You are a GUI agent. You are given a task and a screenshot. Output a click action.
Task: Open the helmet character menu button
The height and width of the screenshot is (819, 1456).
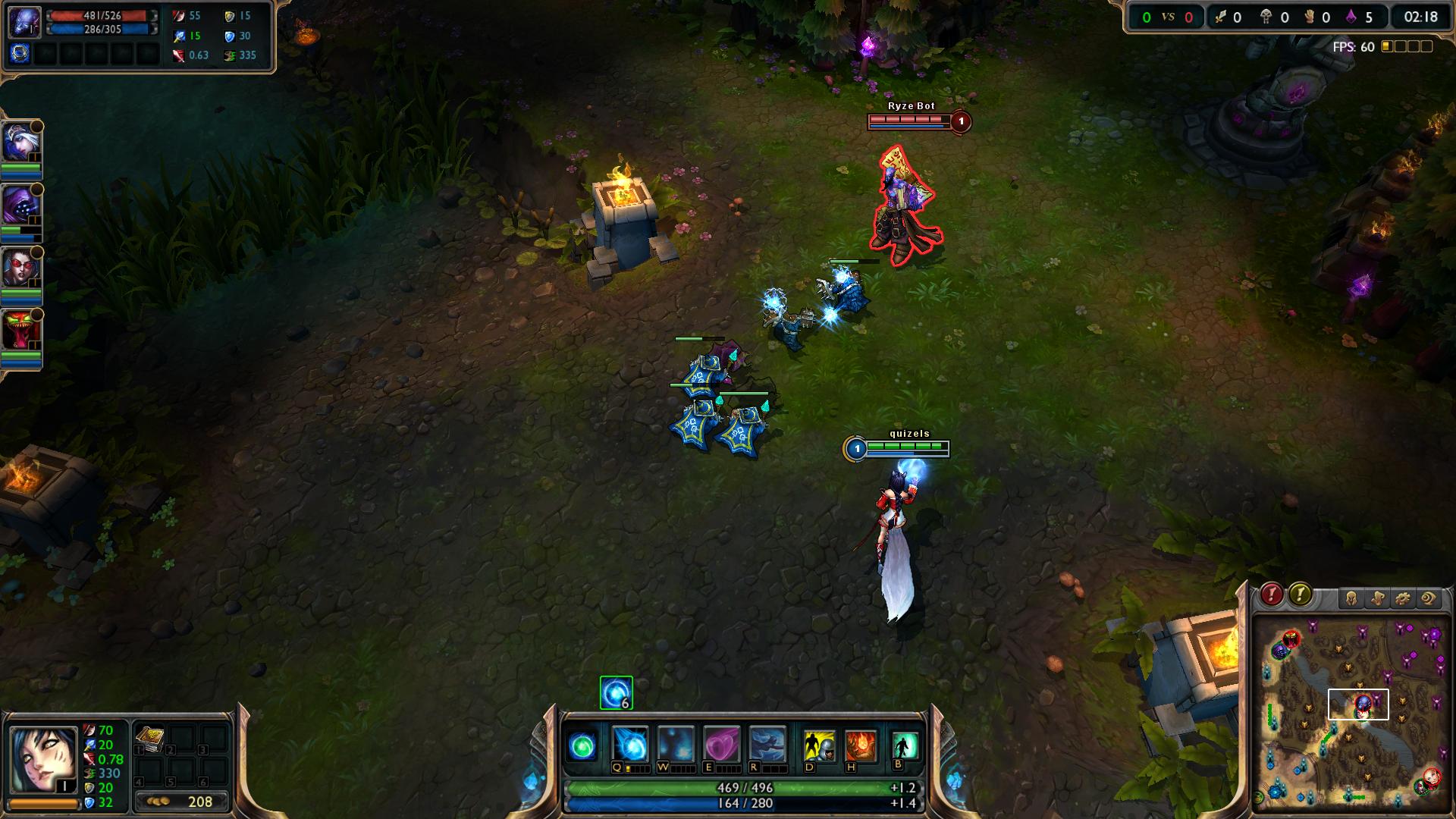(1351, 599)
